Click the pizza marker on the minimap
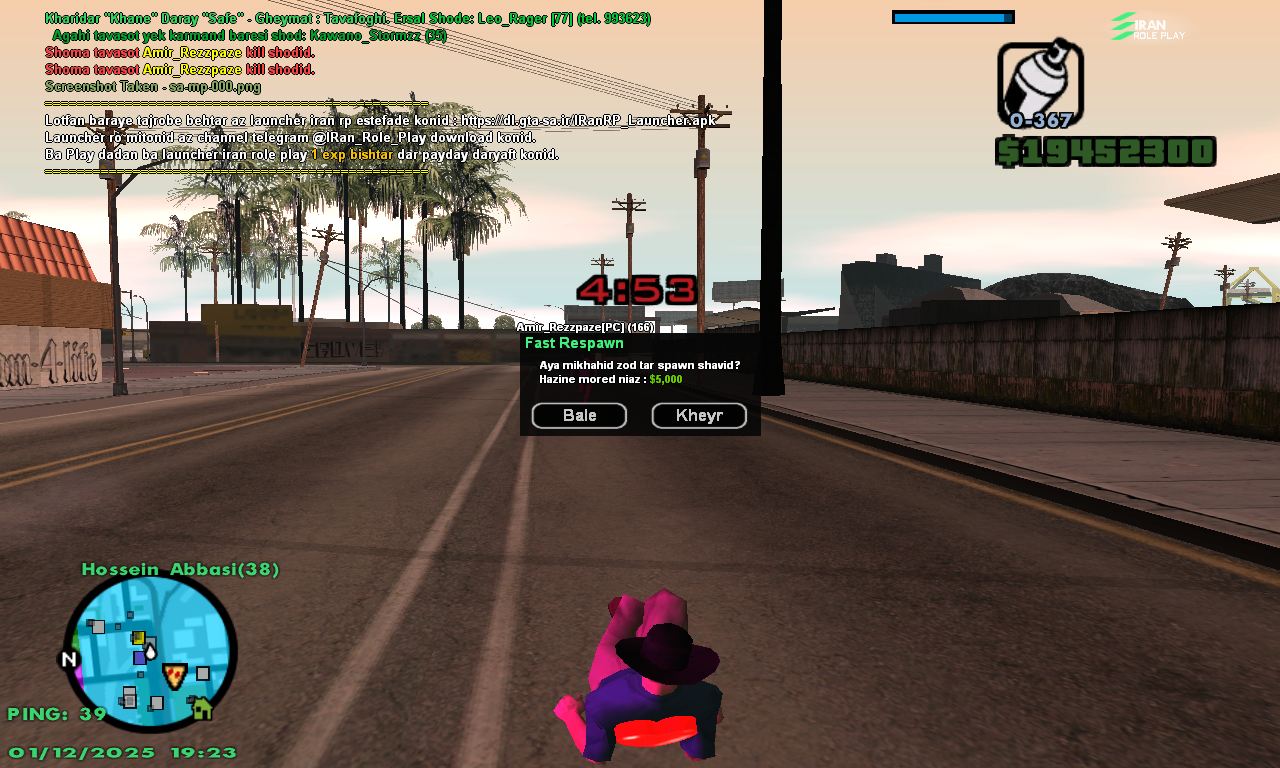 coord(175,675)
